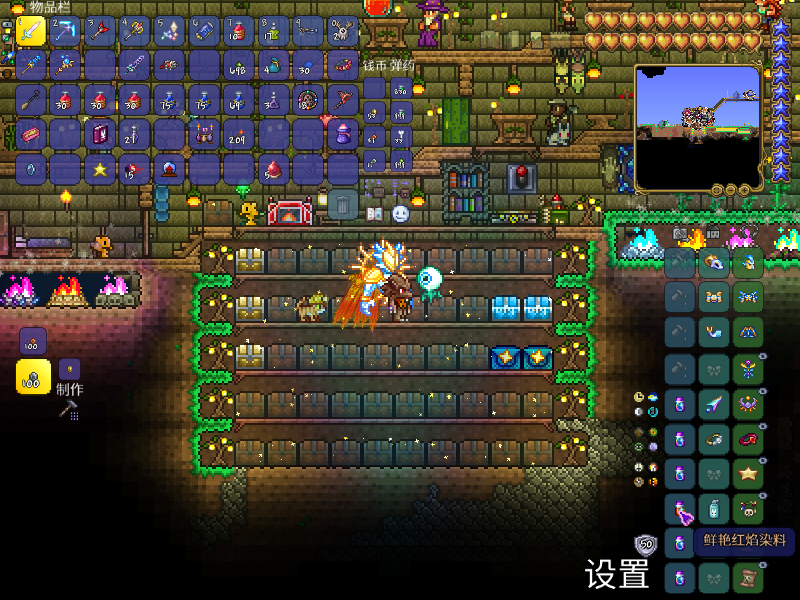The width and height of the screenshot is (800, 600).
Task: Select the sword in the first hotbar slot
Action: point(31,32)
